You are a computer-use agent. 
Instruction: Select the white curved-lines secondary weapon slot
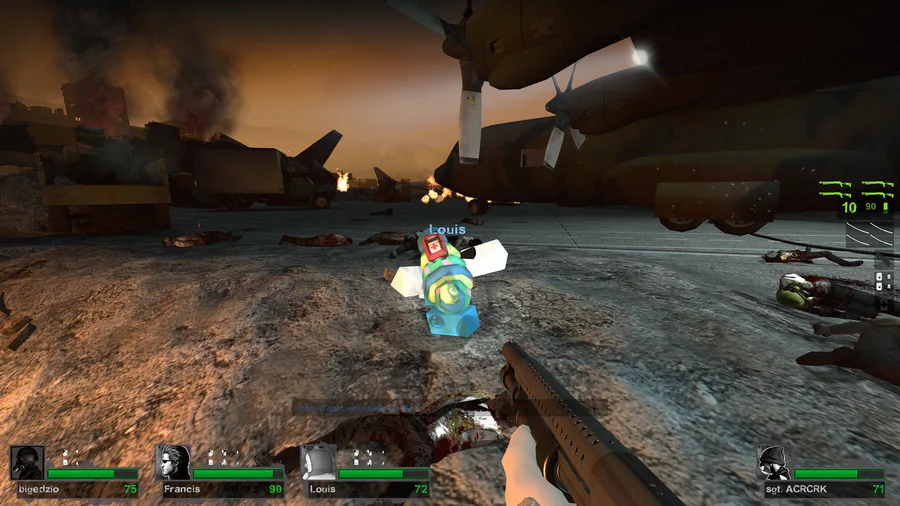(x=867, y=236)
